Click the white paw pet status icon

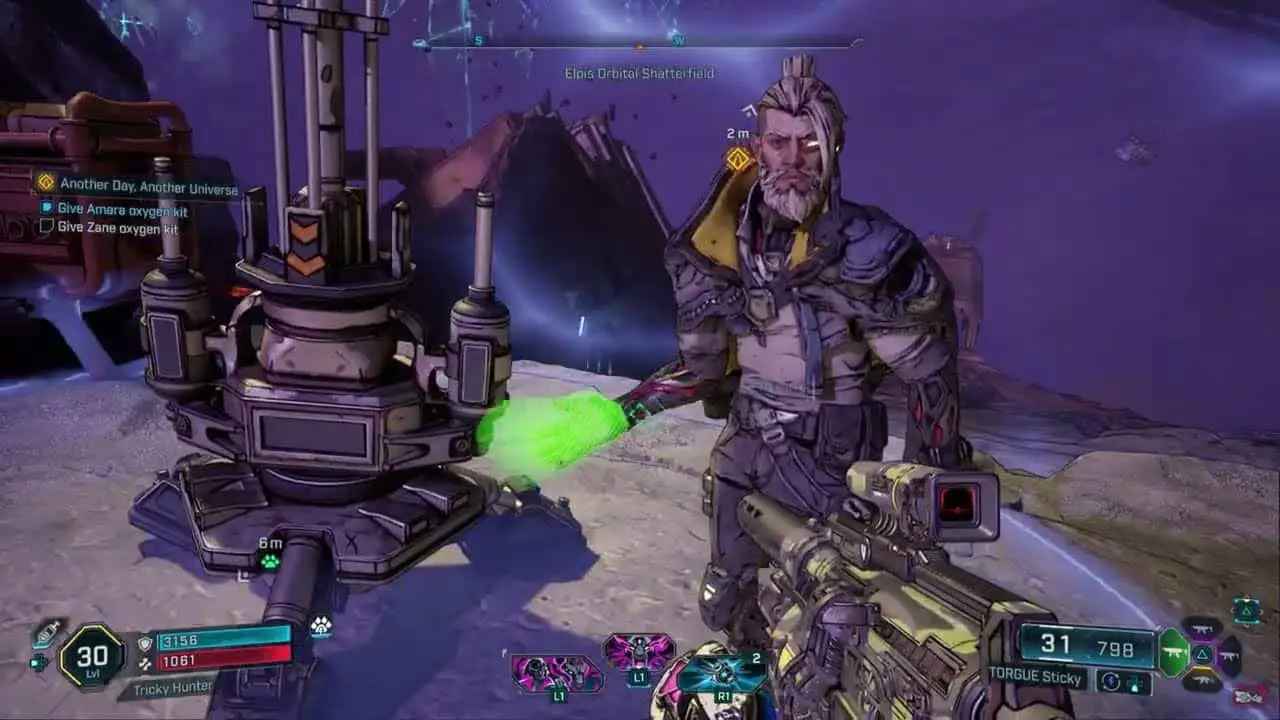click(320, 626)
